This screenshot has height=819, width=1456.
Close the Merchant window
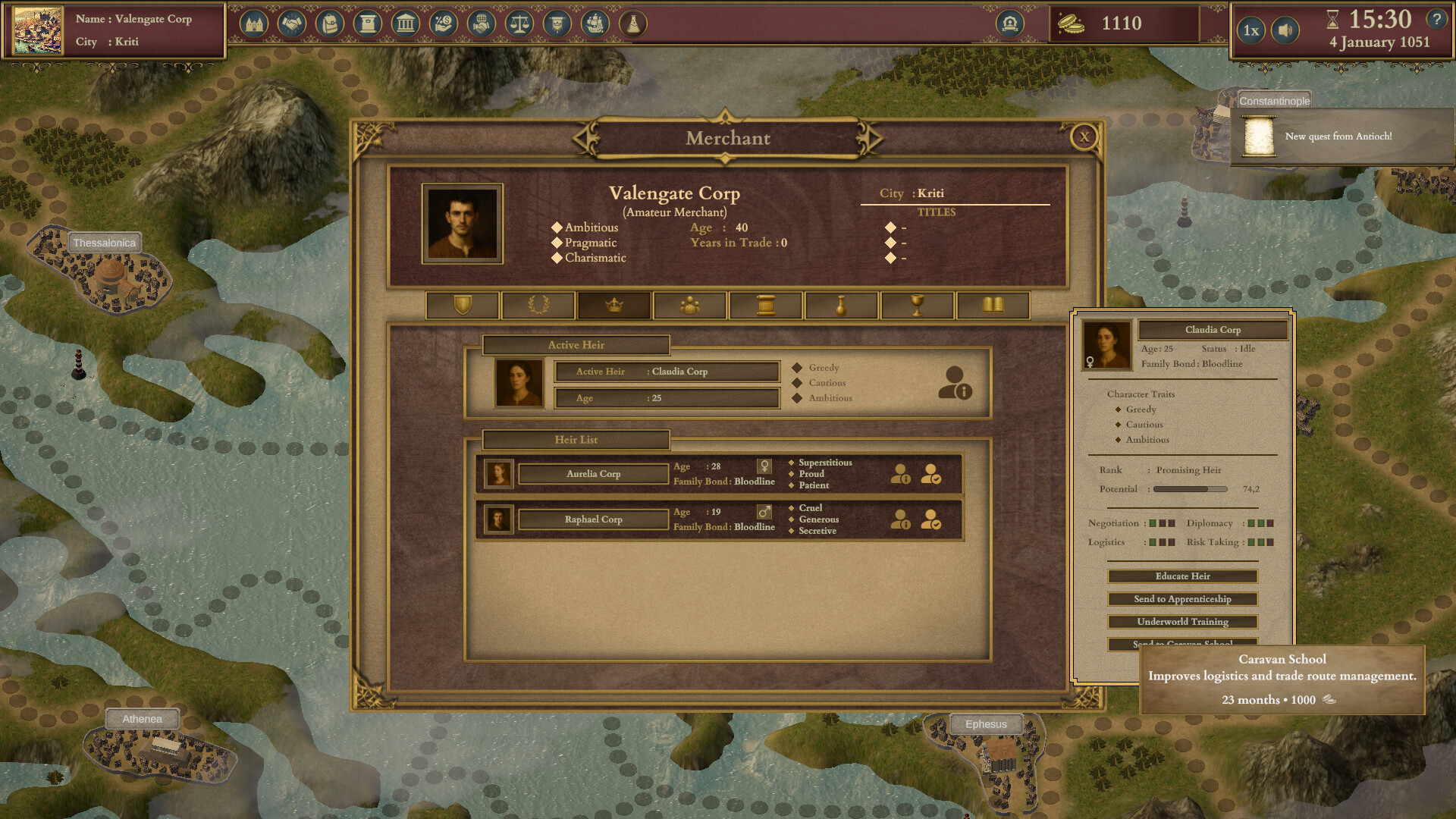pos(1084,137)
